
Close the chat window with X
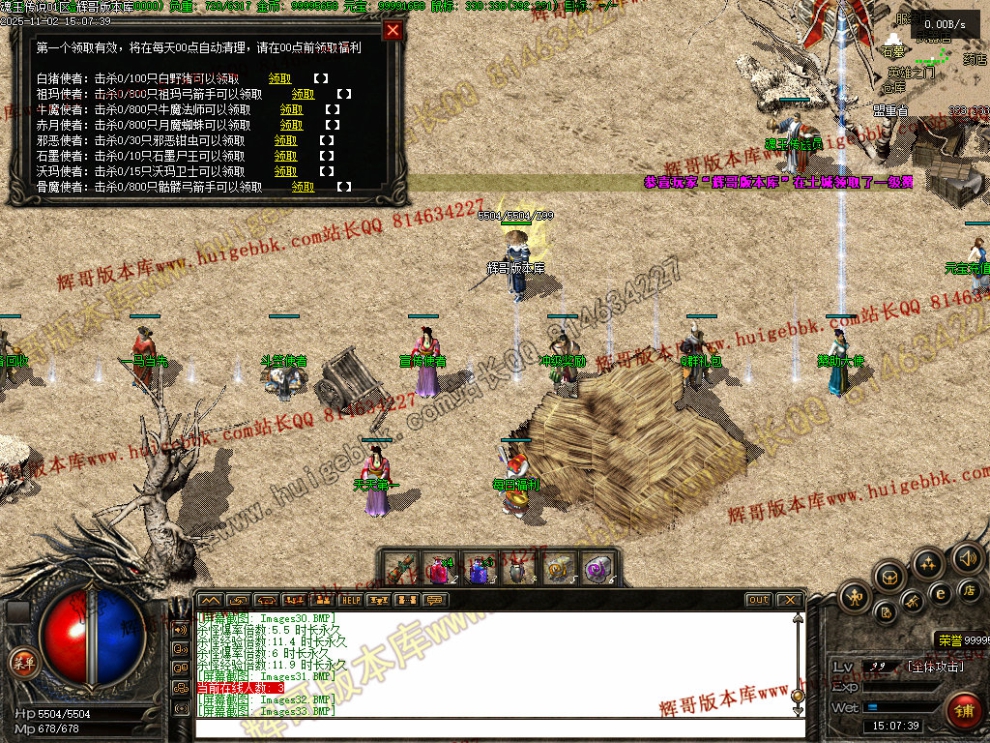(x=790, y=600)
